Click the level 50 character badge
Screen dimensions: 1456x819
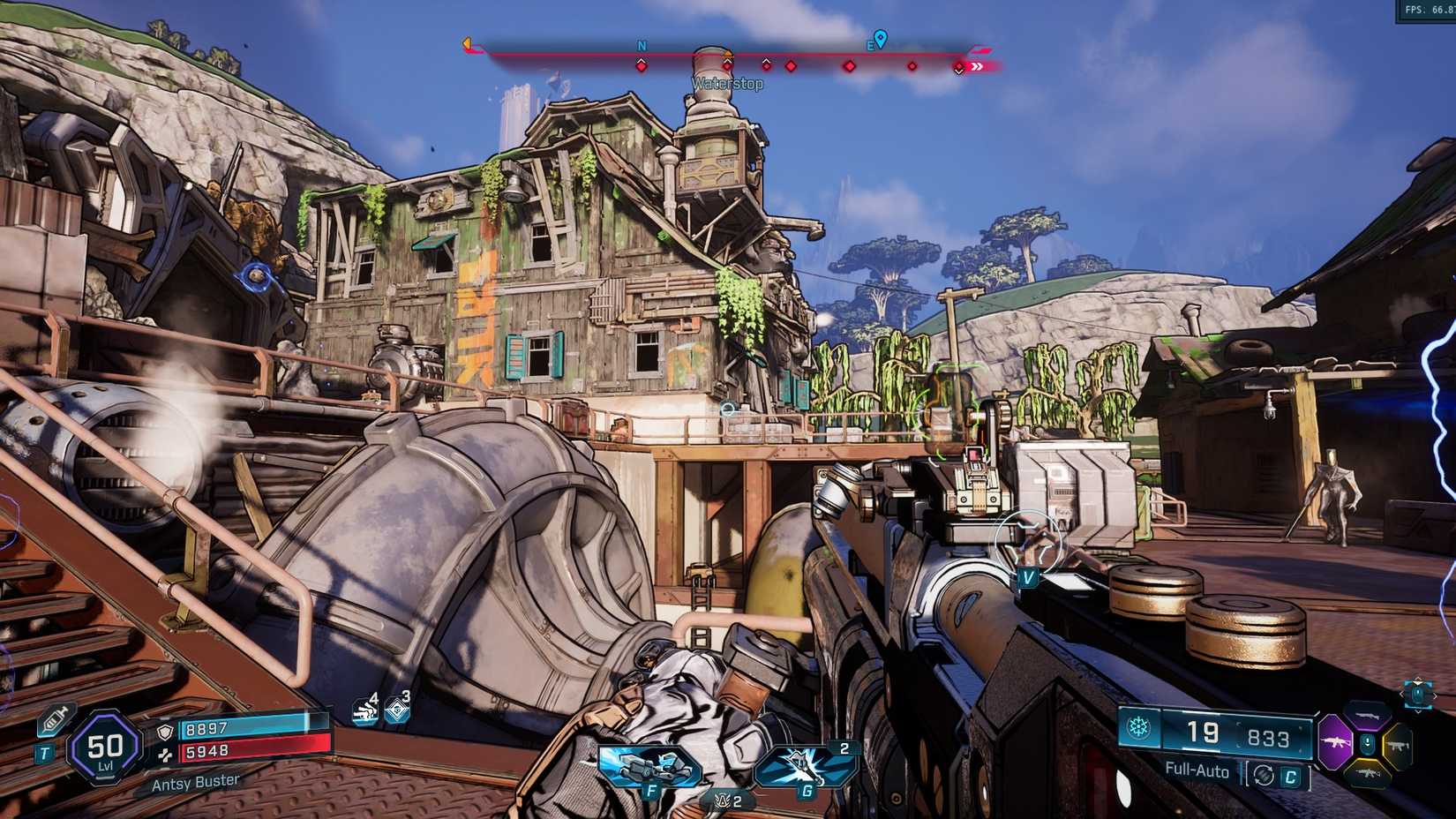(104, 749)
